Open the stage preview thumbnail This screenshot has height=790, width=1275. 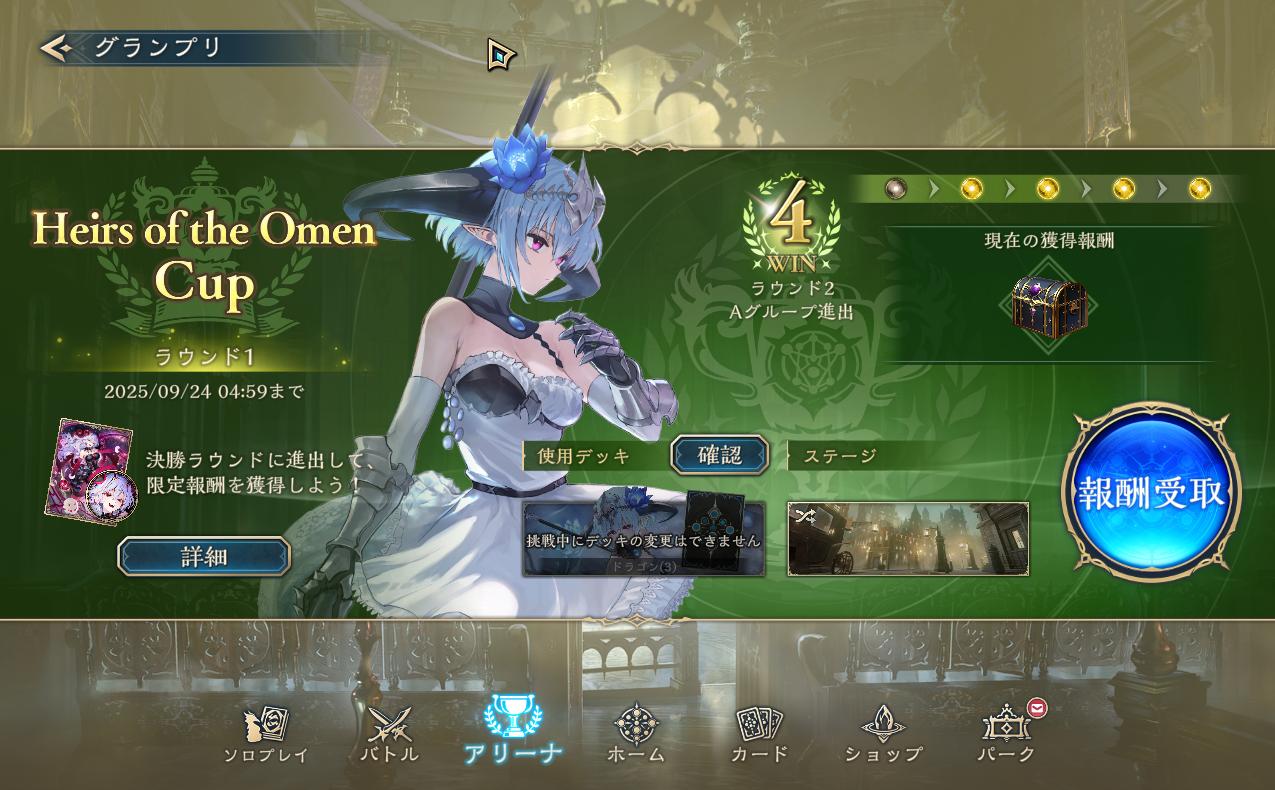click(908, 539)
